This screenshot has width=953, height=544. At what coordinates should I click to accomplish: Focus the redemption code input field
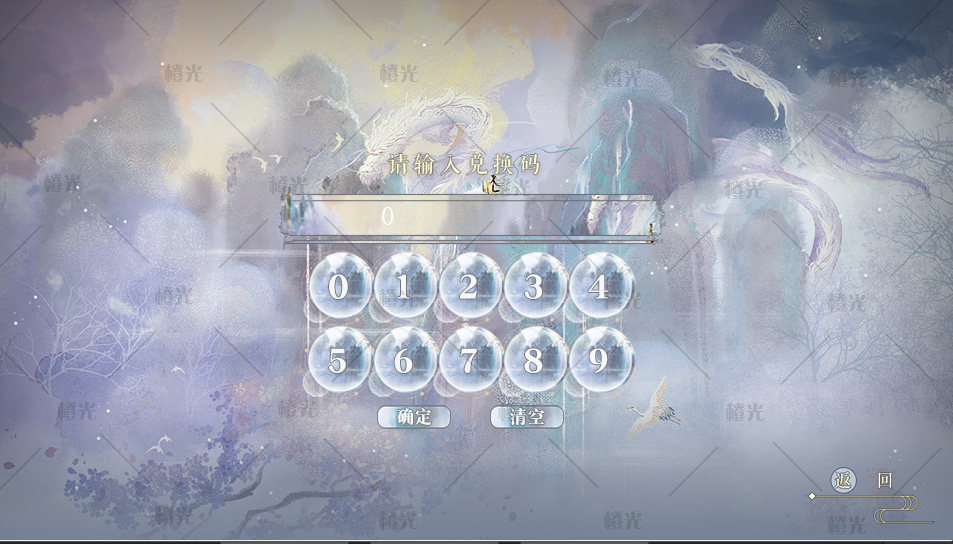(470, 216)
